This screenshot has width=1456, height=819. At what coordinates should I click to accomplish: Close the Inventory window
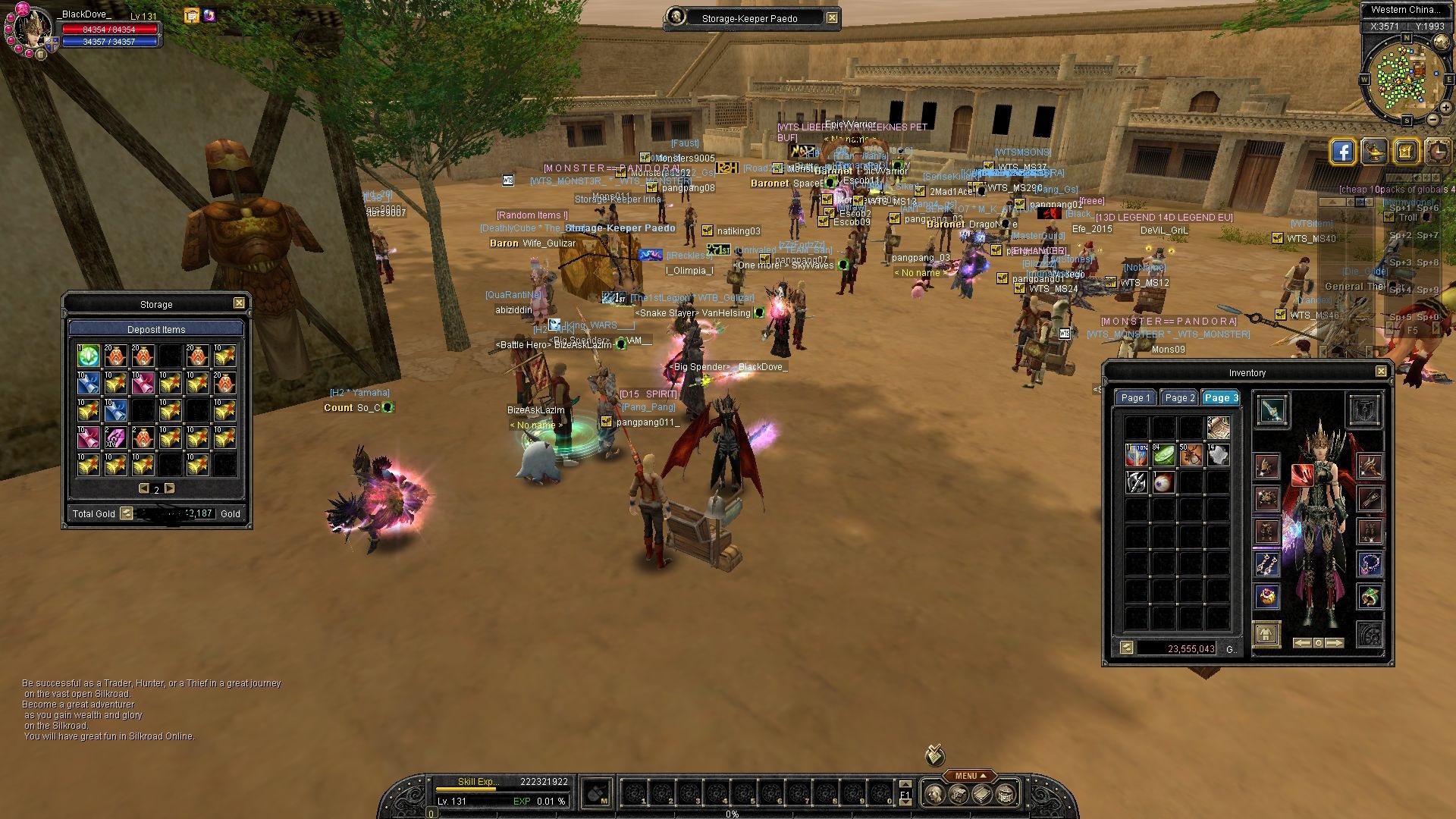point(1381,372)
